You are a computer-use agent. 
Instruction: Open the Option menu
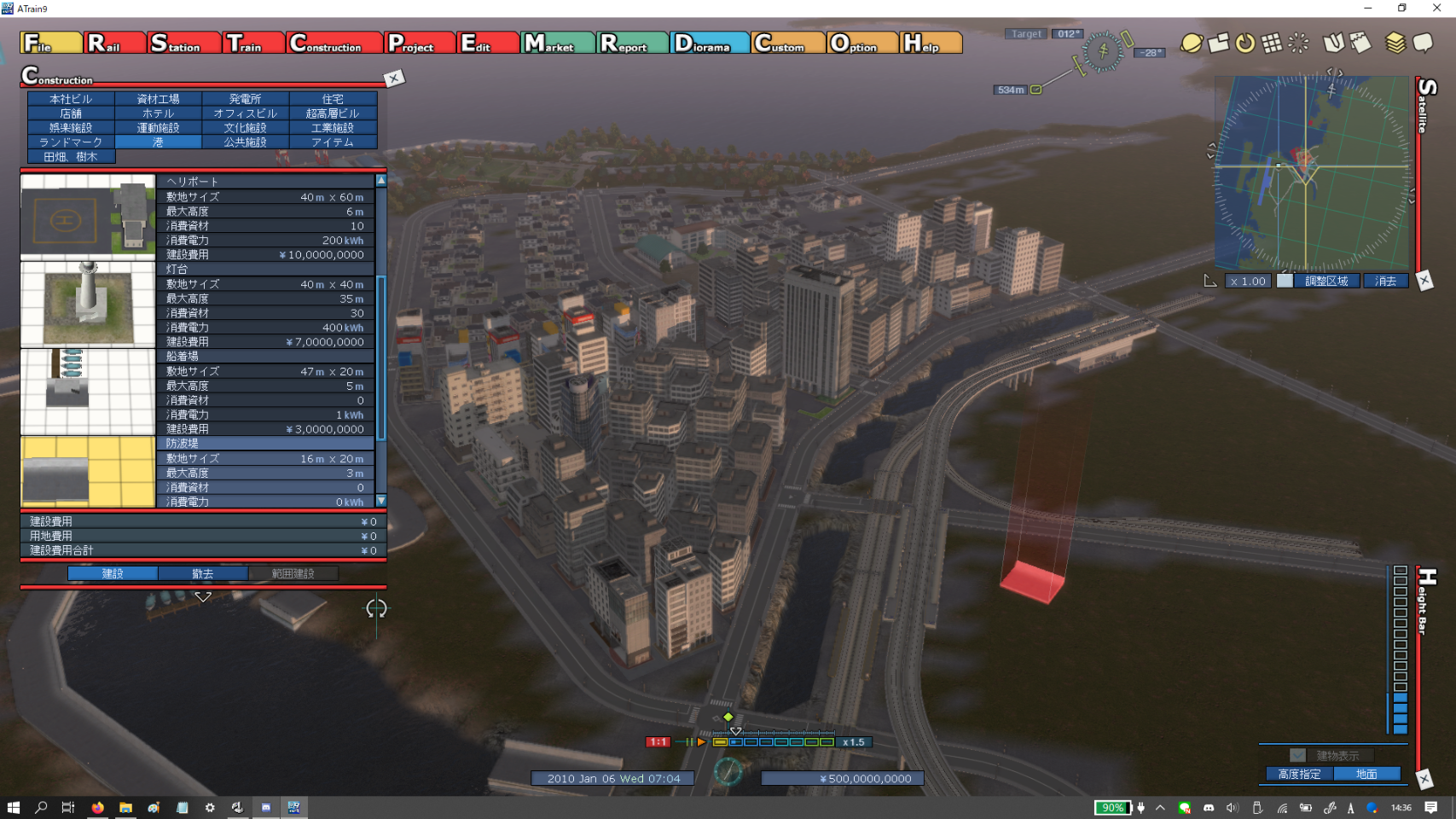pyautogui.click(x=862, y=43)
